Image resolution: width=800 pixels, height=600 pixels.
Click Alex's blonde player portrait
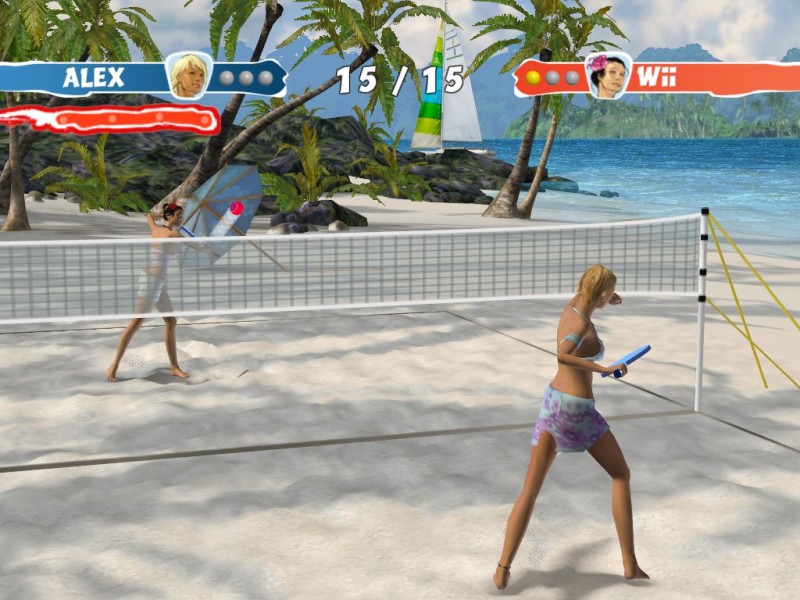pos(188,75)
